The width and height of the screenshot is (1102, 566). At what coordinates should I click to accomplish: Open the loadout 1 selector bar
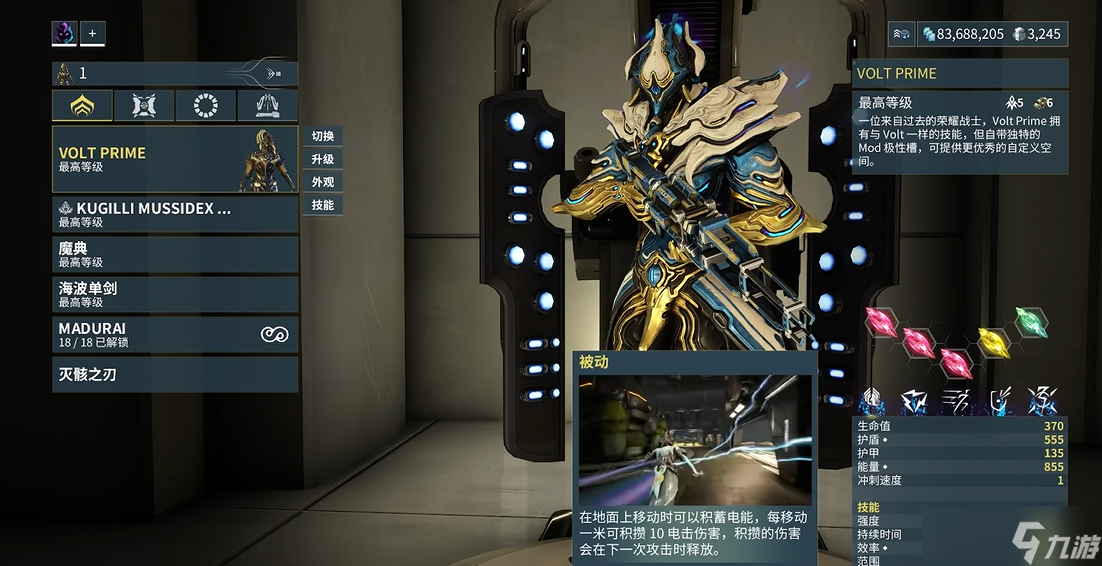tap(175, 73)
